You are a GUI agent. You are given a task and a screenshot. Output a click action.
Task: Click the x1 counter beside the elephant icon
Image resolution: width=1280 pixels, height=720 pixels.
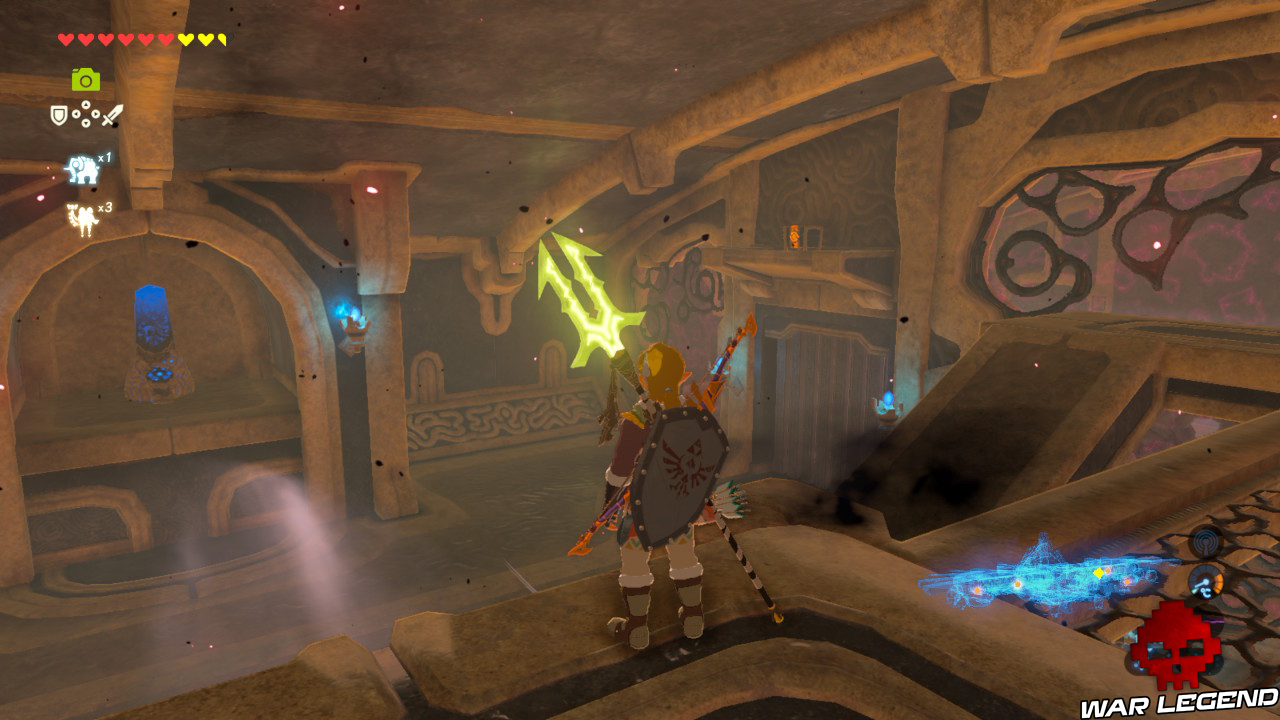pyautogui.click(x=103, y=158)
